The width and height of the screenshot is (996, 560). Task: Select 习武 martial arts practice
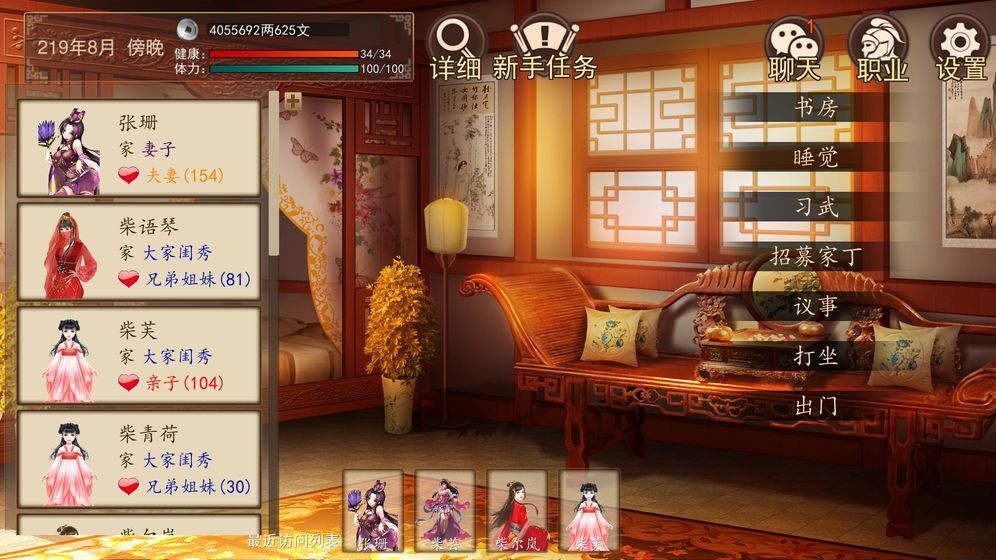[x=815, y=207]
